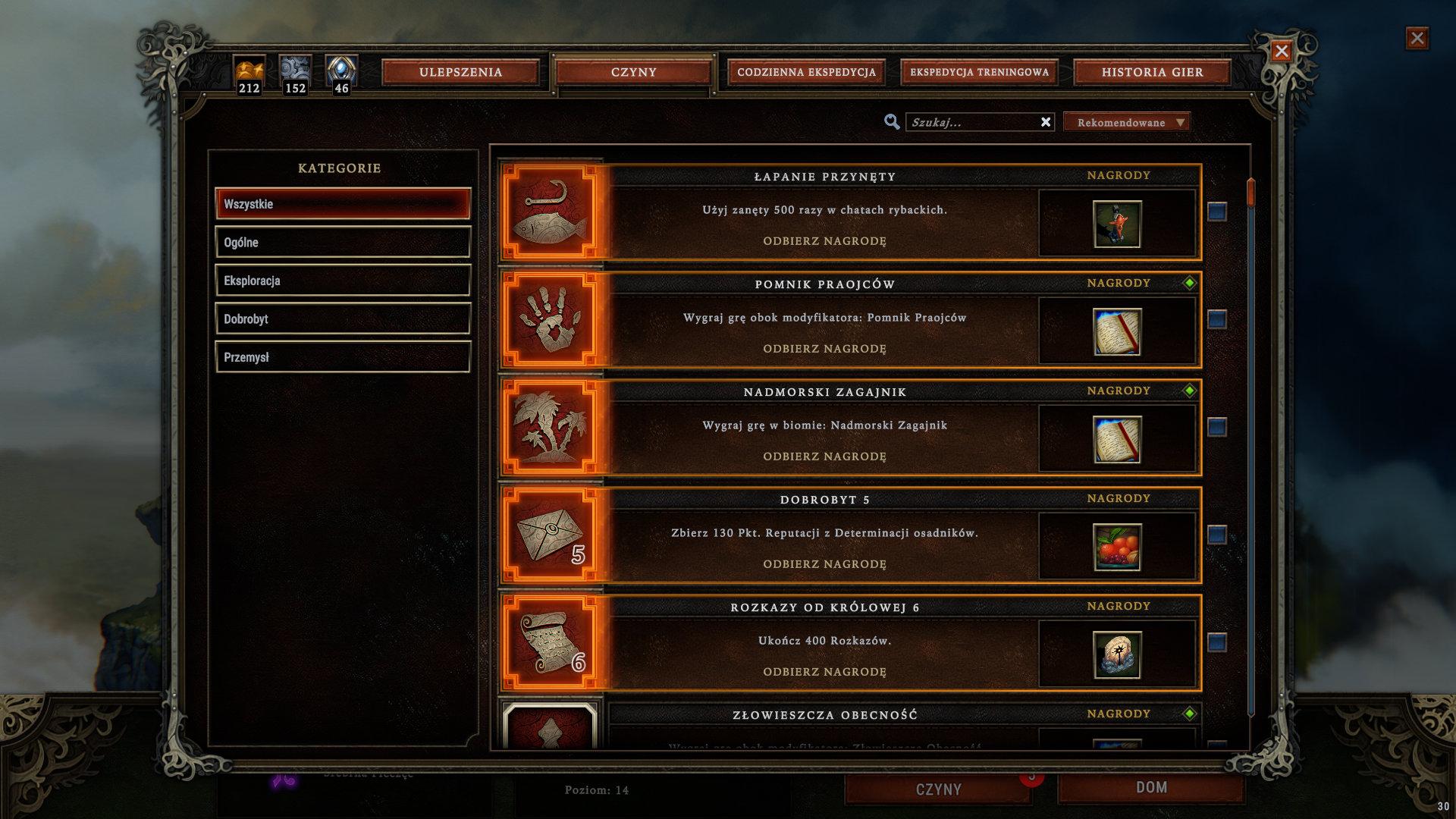
Task: Claim the Dobrobyt 5 reward
Action: click(x=824, y=564)
